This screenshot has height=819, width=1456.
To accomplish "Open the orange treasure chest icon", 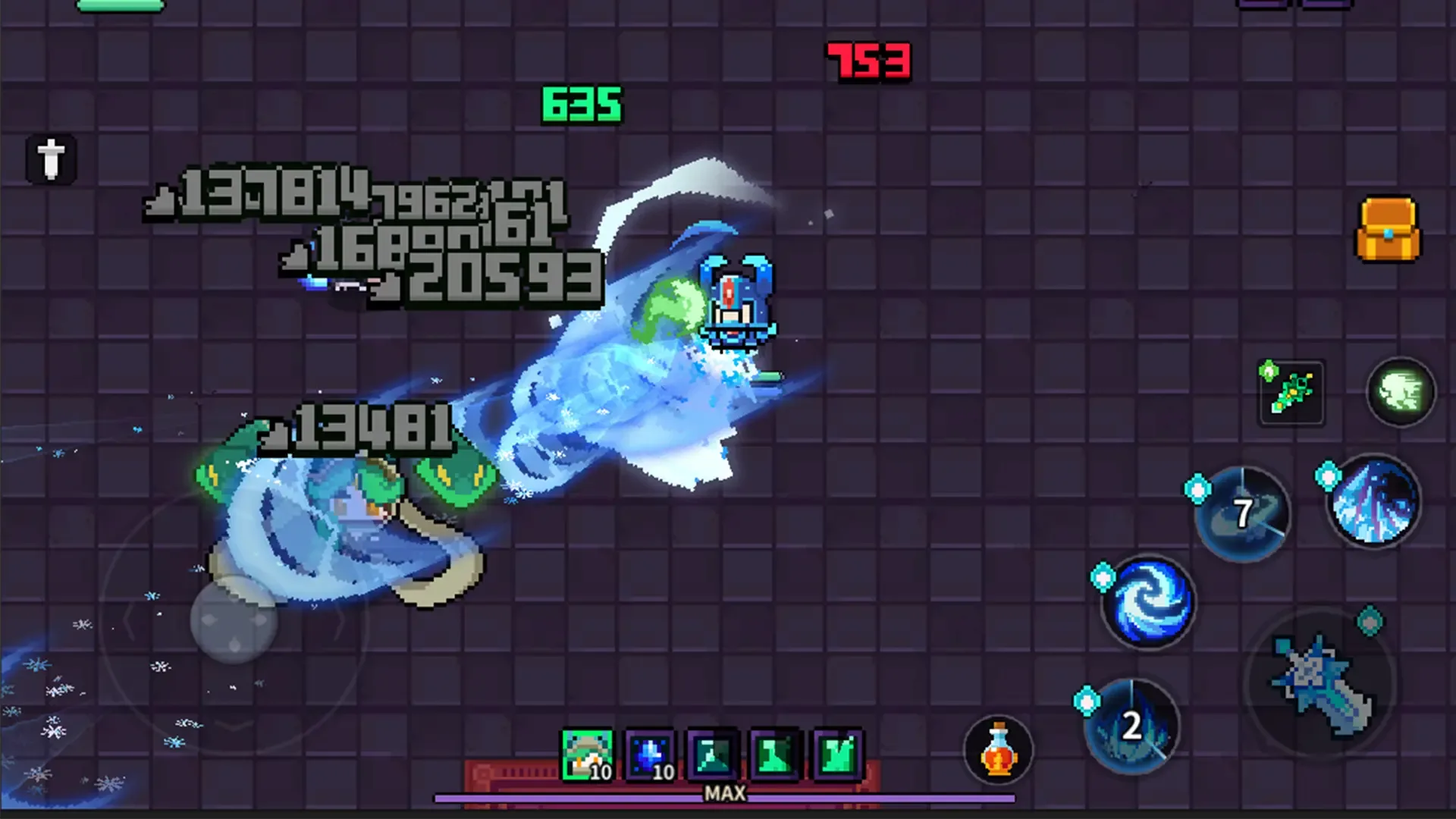I will coord(1388,230).
